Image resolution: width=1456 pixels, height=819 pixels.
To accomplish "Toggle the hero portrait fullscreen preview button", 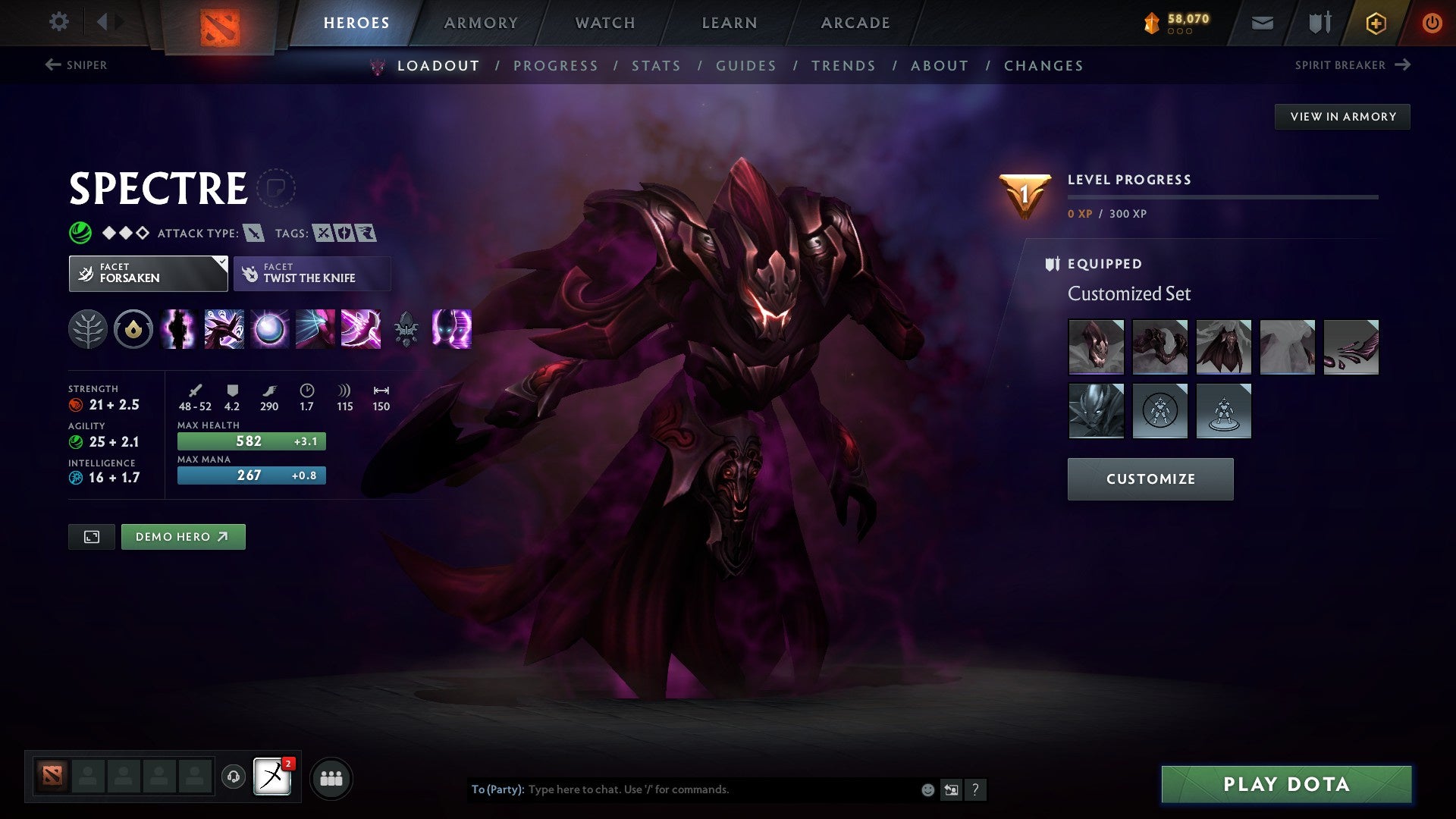I will tap(91, 536).
